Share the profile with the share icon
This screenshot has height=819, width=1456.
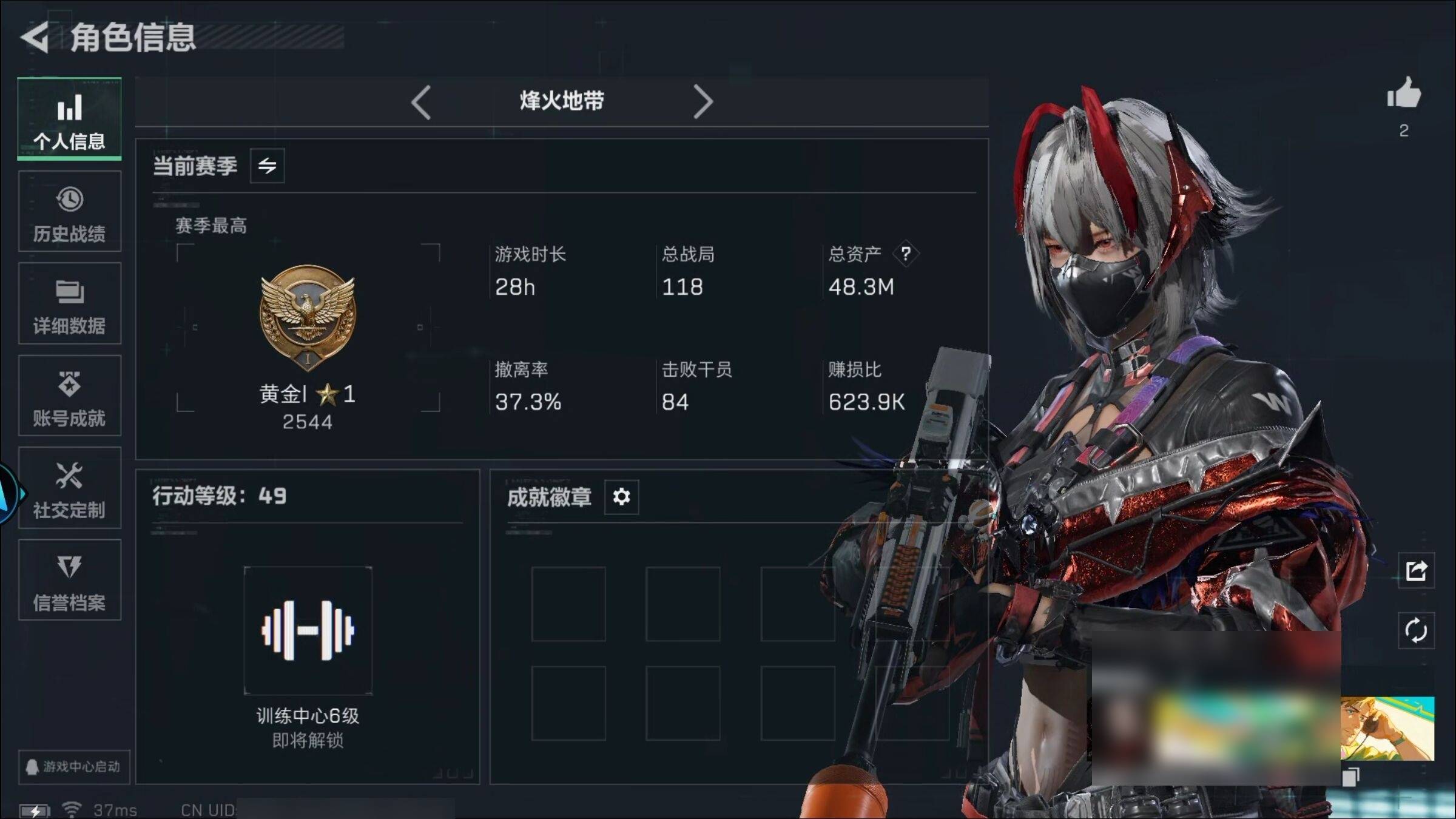coord(1416,570)
